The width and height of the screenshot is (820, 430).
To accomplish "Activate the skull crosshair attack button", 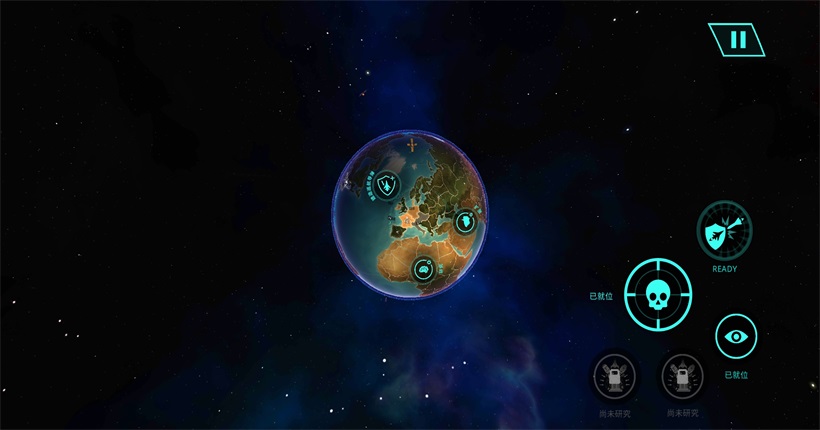I will click(657, 297).
